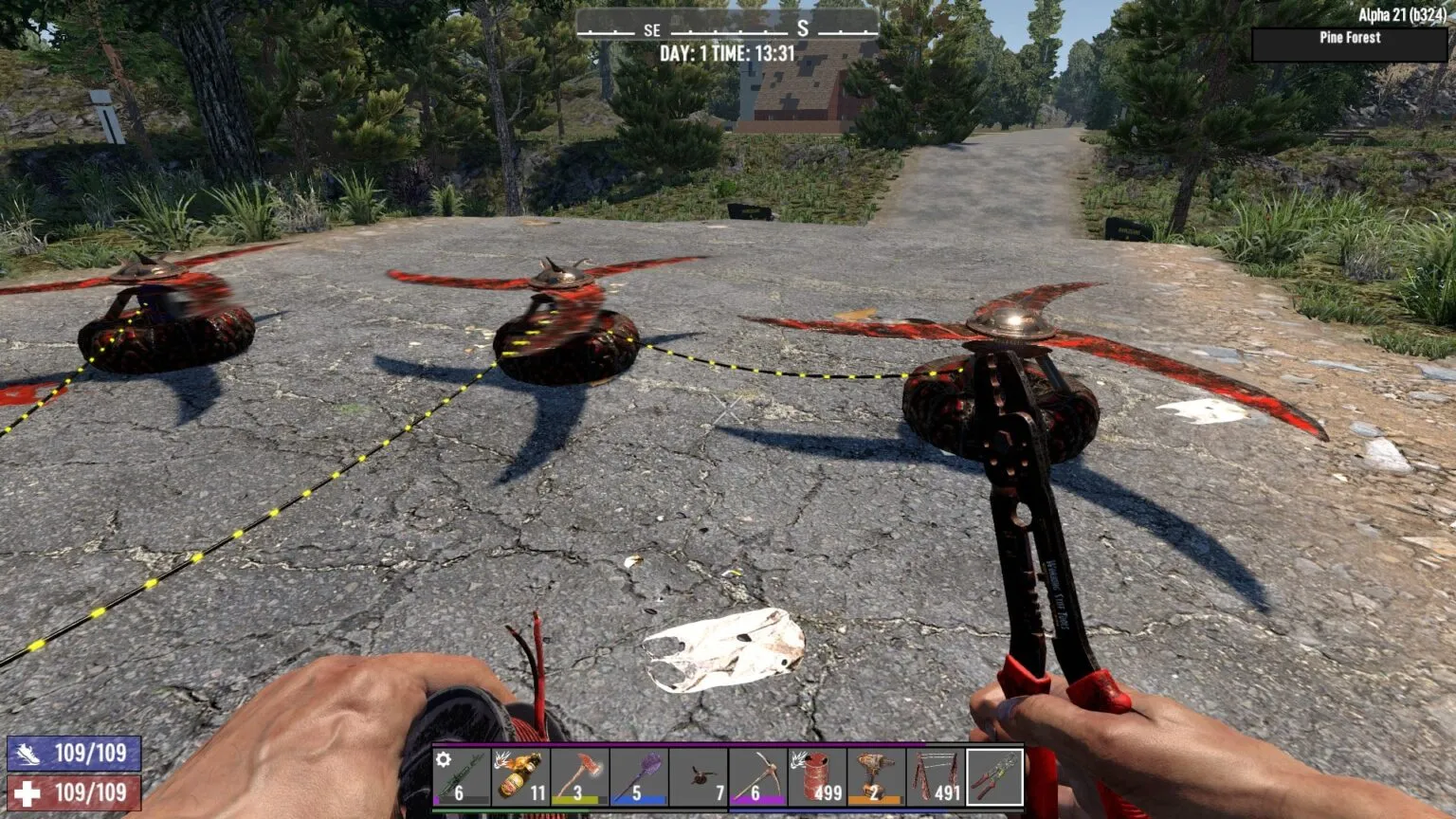Open settings via the gear icon on the hotbar
This screenshot has width=1456, height=819.
tap(442, 757)
